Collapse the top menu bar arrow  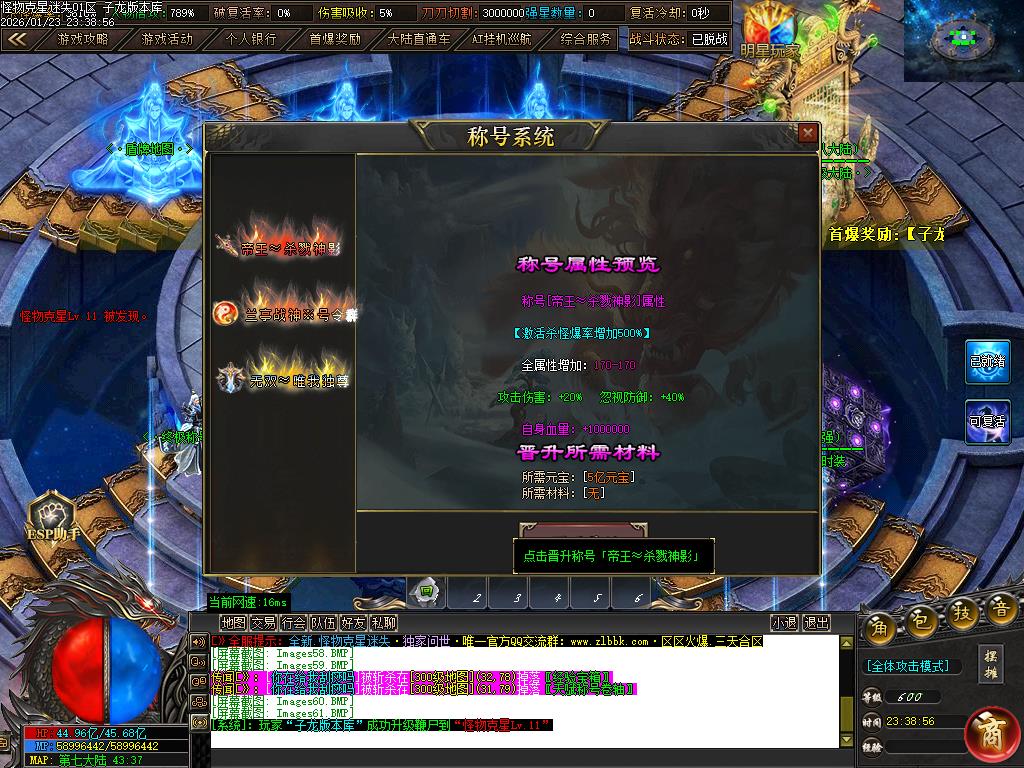17,39
